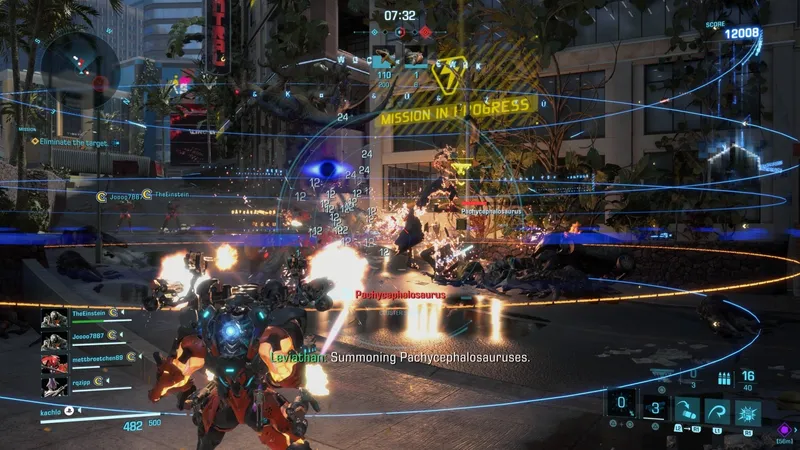Select TheEinstein's squad portrait
Image resolution: width=800 pixels, height=450 pixels.
pos(54,319)
